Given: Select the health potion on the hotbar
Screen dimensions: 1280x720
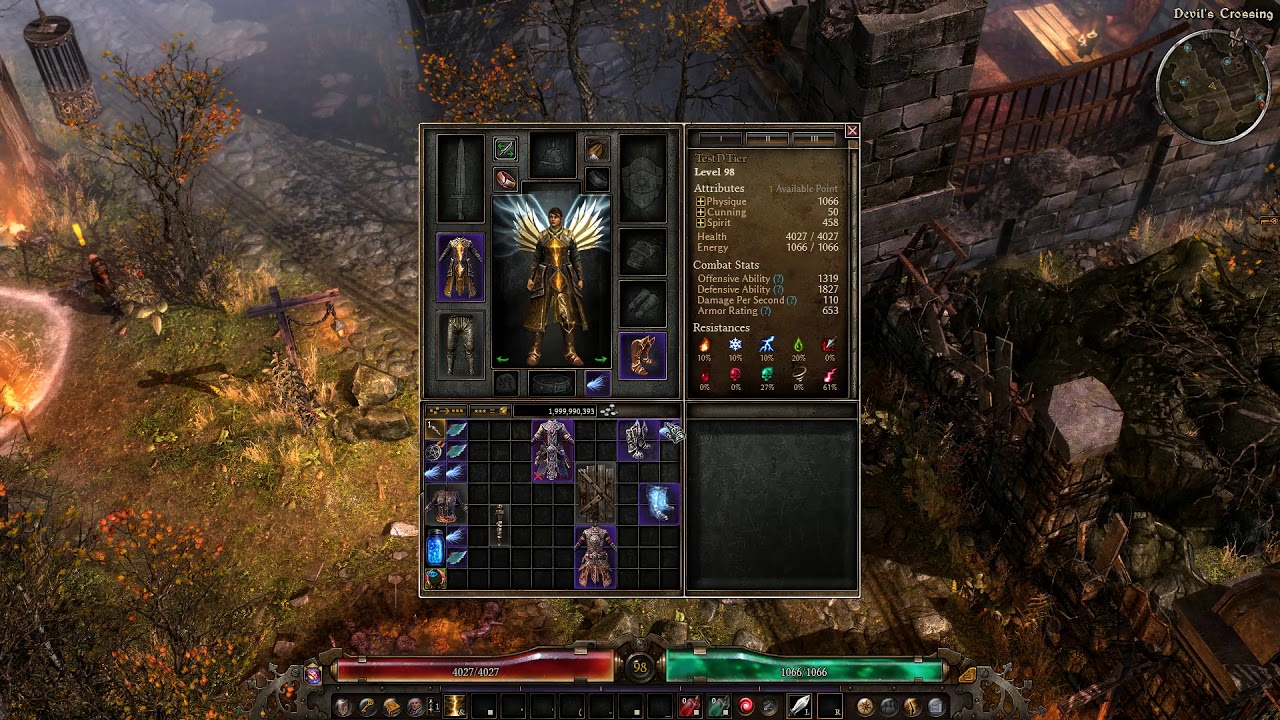Looking at the screenshot, I should (688, 706).
